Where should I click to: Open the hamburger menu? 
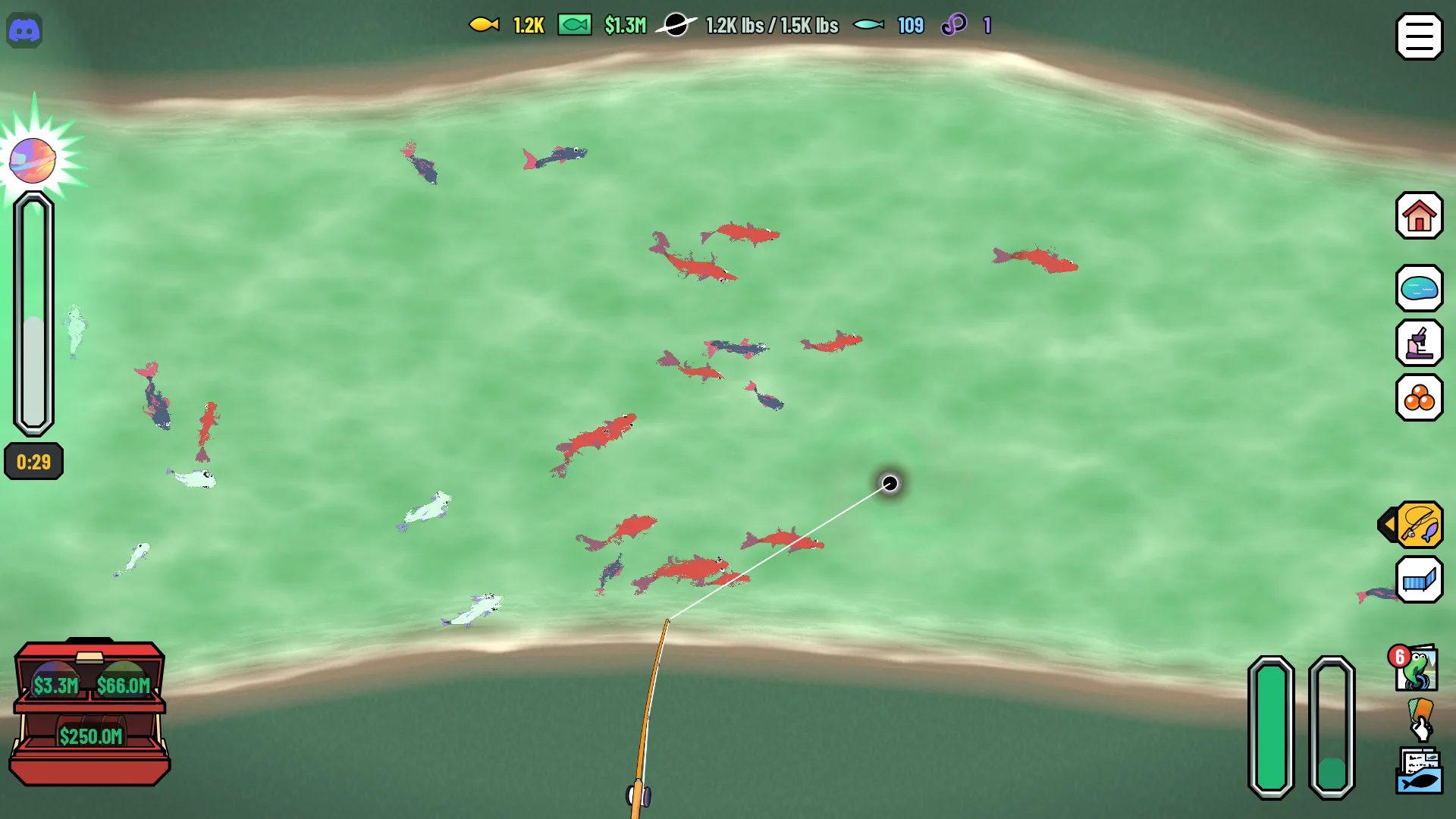pyautogui.click(x=1419, y=36)
